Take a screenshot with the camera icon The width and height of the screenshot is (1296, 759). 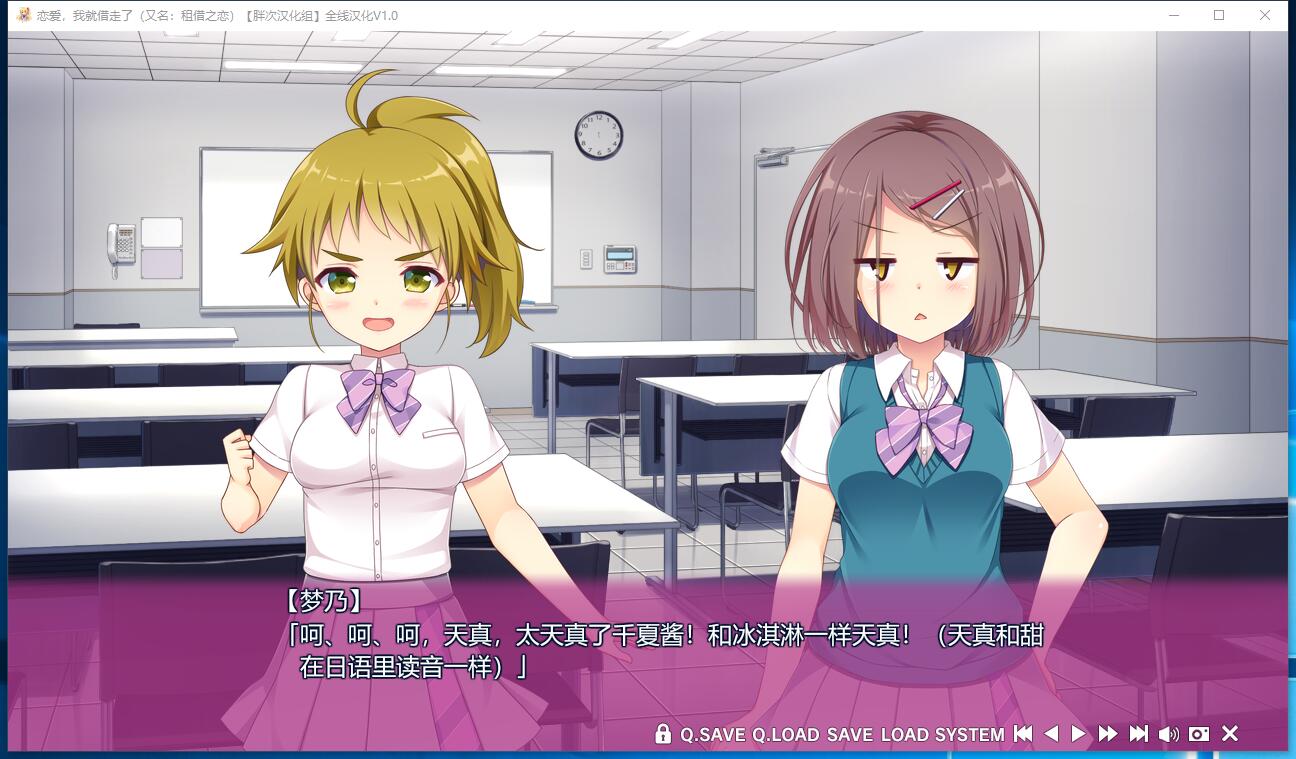[x=1199, y=734]
